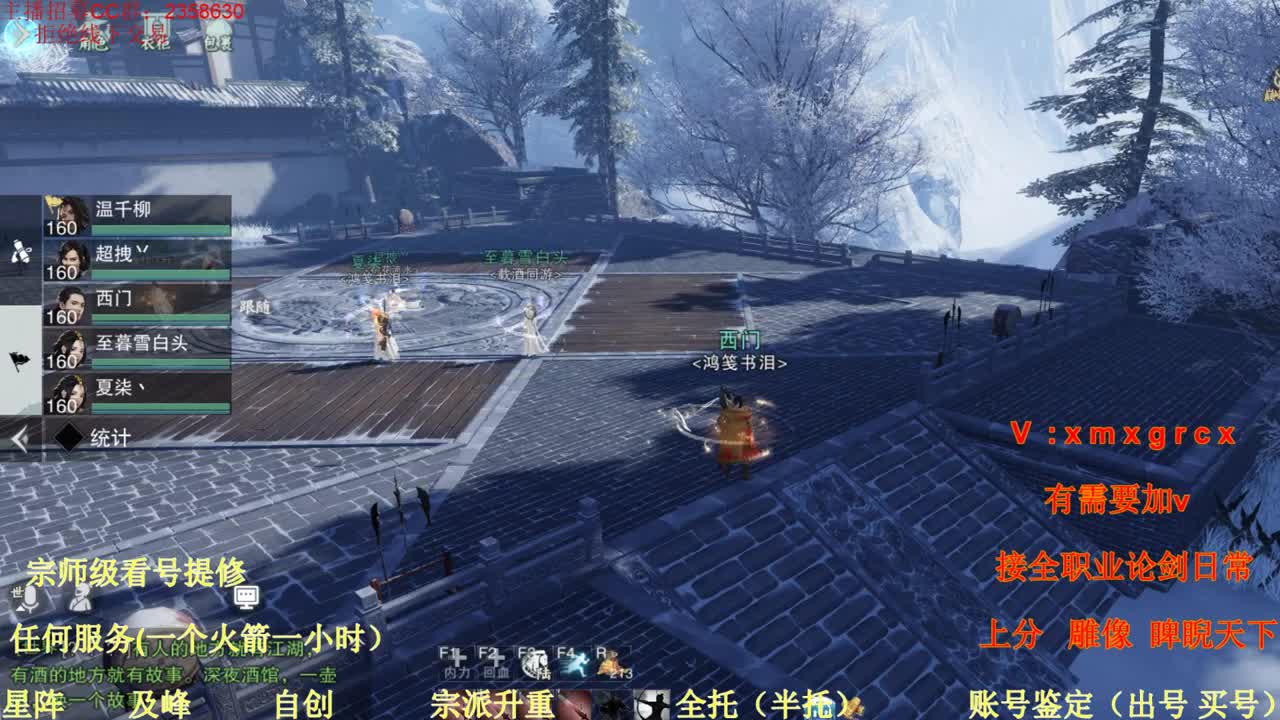The height and width of the screenshot is (720, 1280).
Task: Activate the F2 回血 healing skill icon
Action: click(x=496, y=662)
